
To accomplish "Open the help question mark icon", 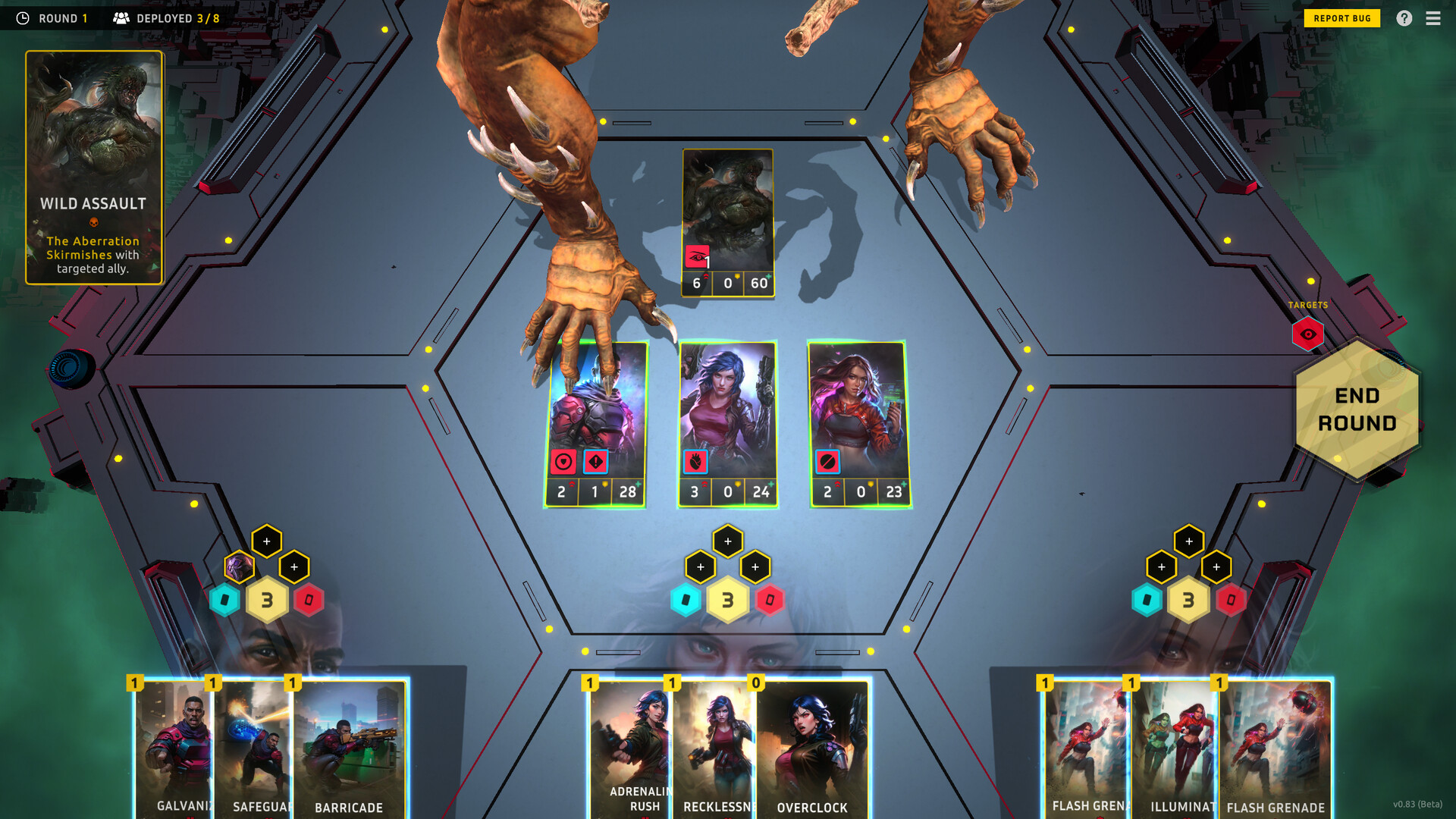I will (1404, 17).
